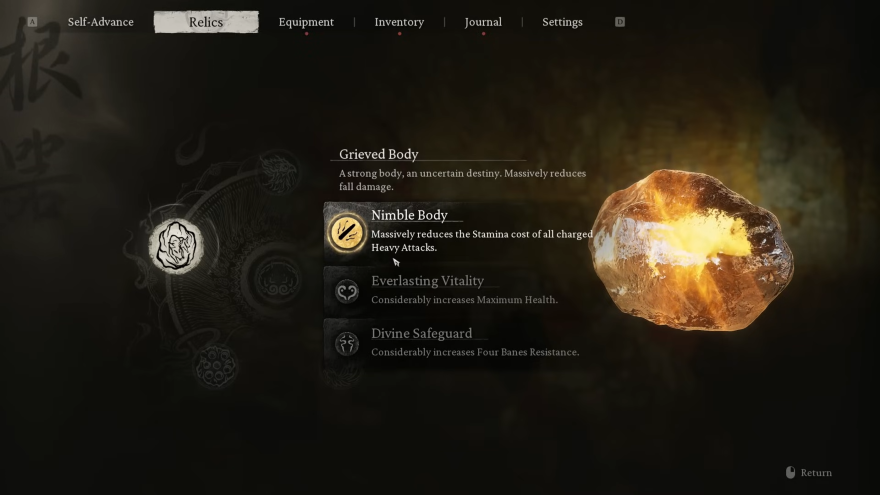Open the Journal tab
This screenshot has width=880, height=495.
(483, 22)
